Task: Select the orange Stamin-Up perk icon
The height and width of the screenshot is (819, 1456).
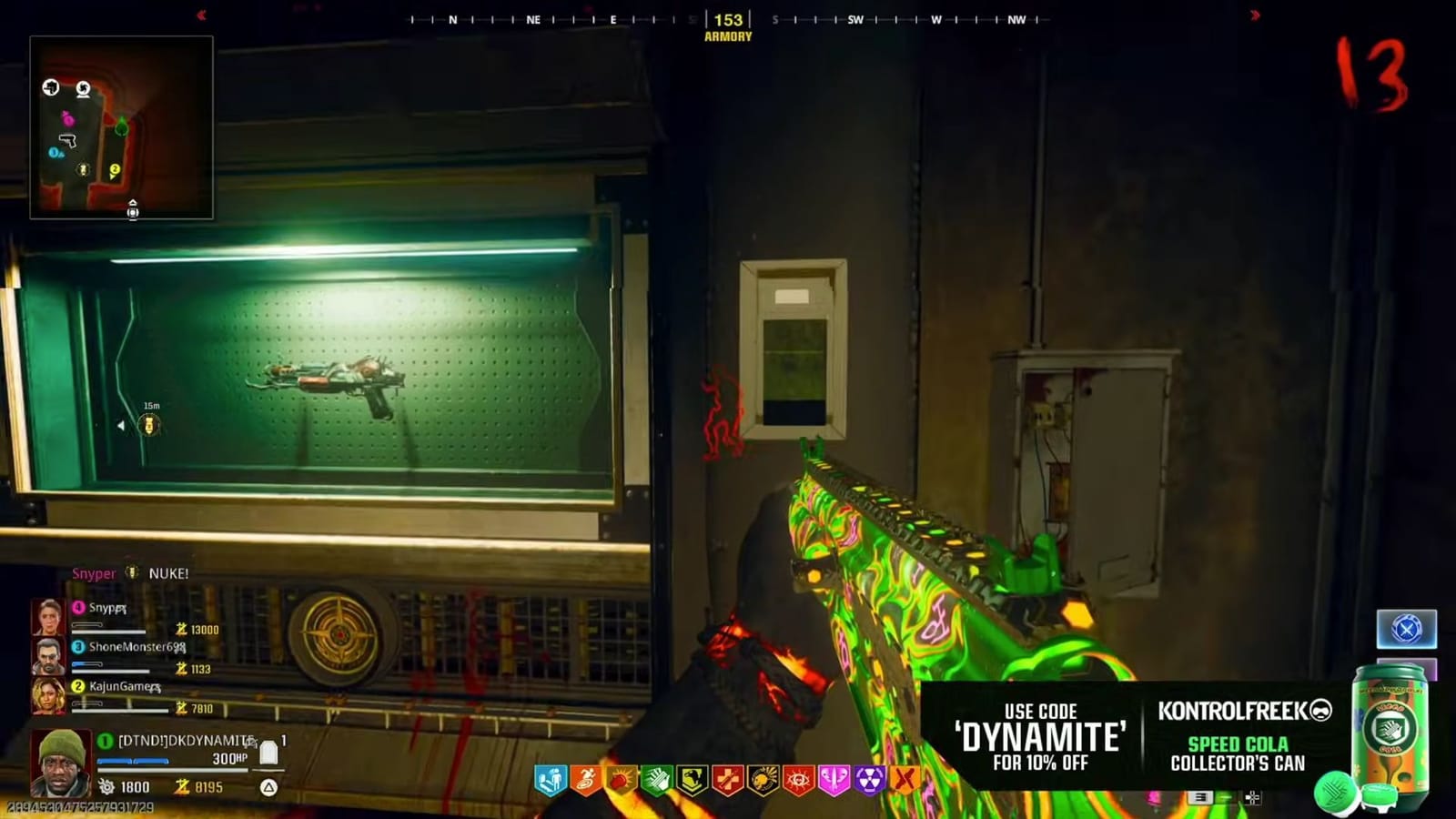Action: tap(585, 779)
